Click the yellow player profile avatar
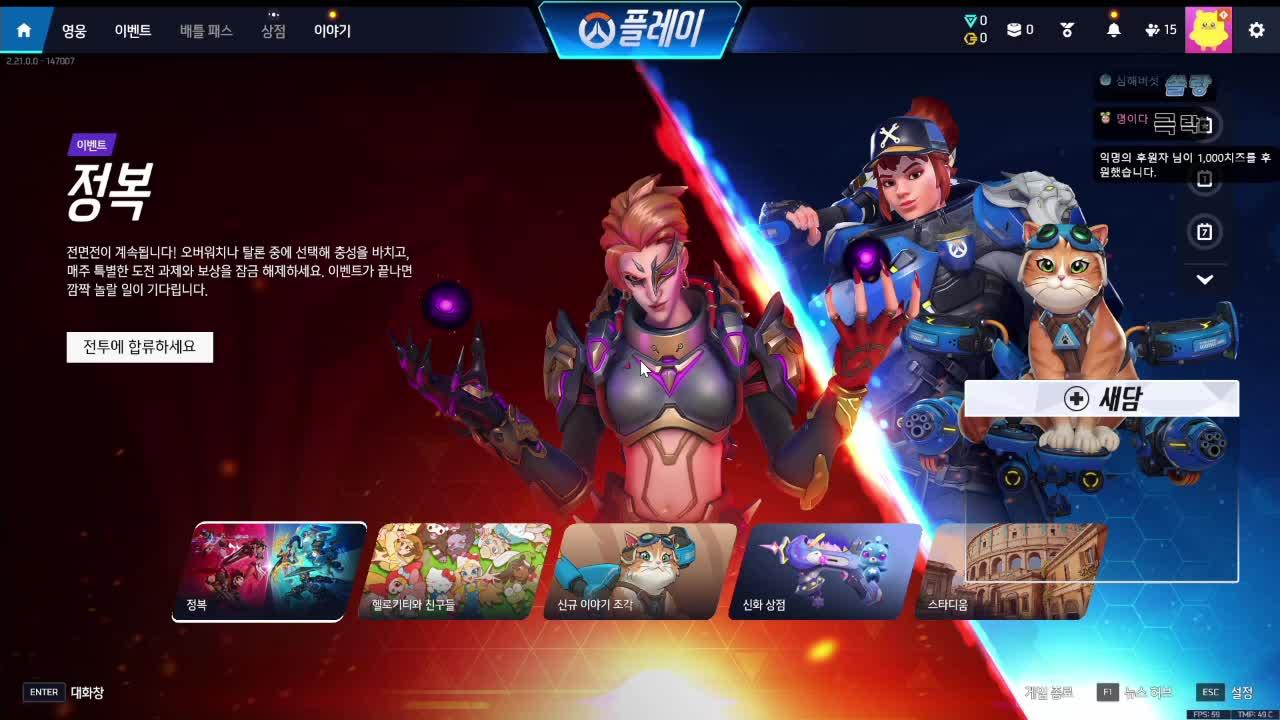The height and width of the screenshot is (720, 1280). coord(1208,29)
